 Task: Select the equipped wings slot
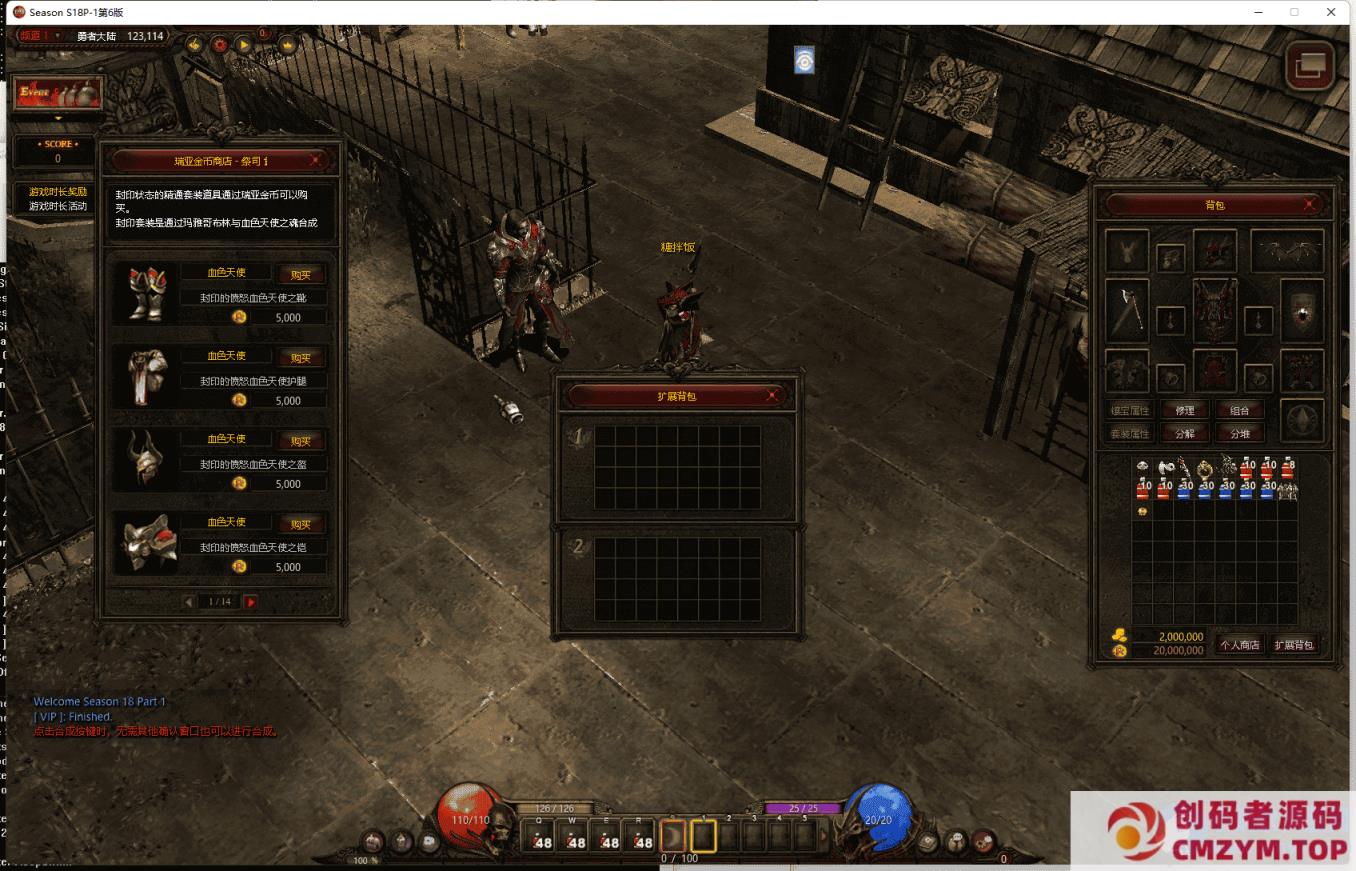tap(1286, 250)
